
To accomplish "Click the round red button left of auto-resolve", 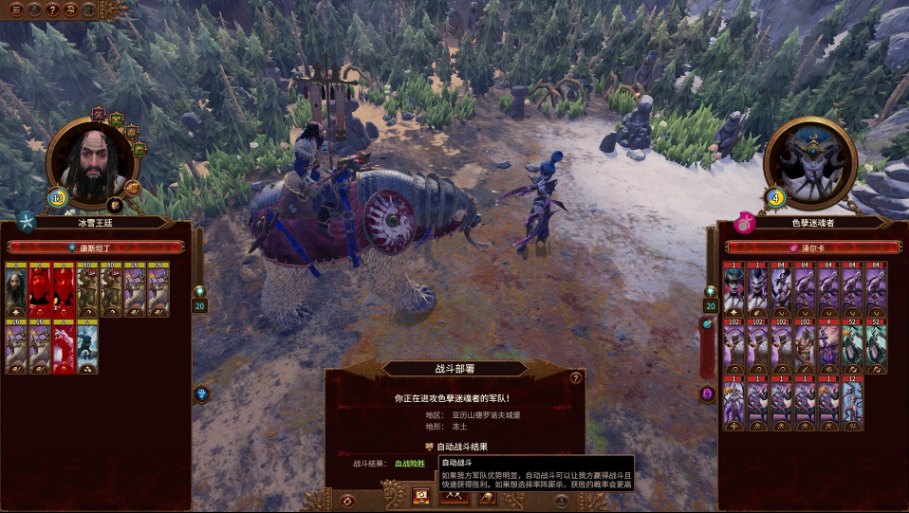I will (347, 499).
